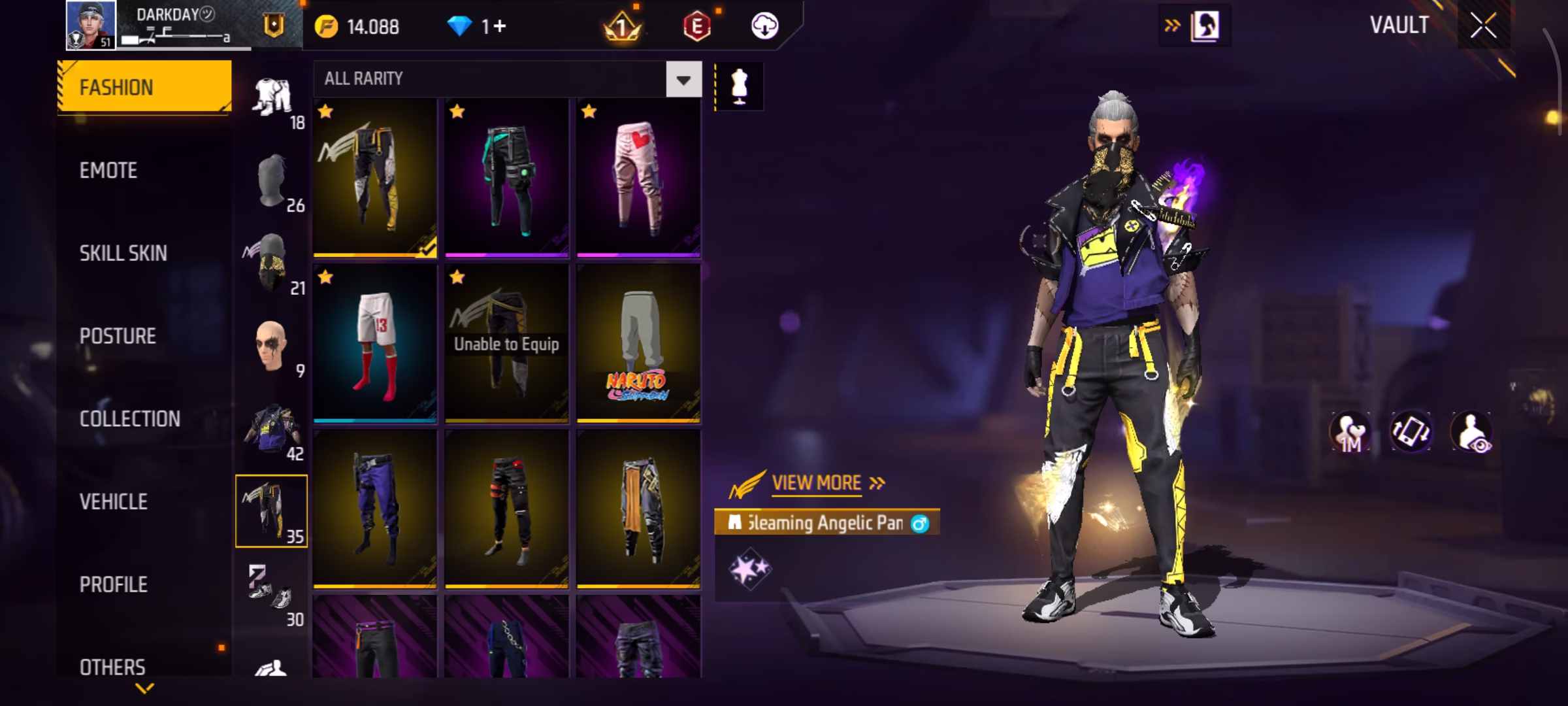Click the mannequin outfit preview icon
The height and width of the screenshot is (706, 1568).
pos(739,86)
